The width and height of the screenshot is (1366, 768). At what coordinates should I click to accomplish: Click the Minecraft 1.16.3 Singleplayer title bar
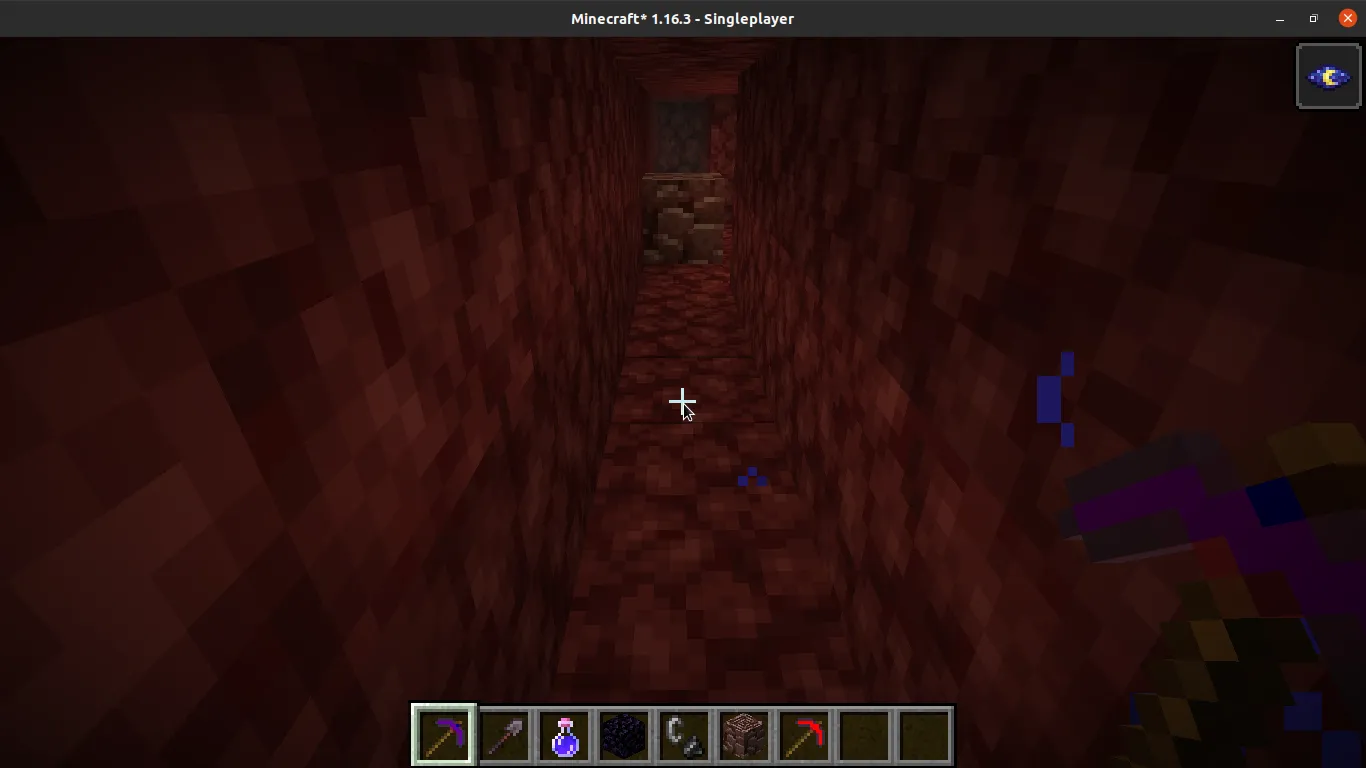point(683,18)
